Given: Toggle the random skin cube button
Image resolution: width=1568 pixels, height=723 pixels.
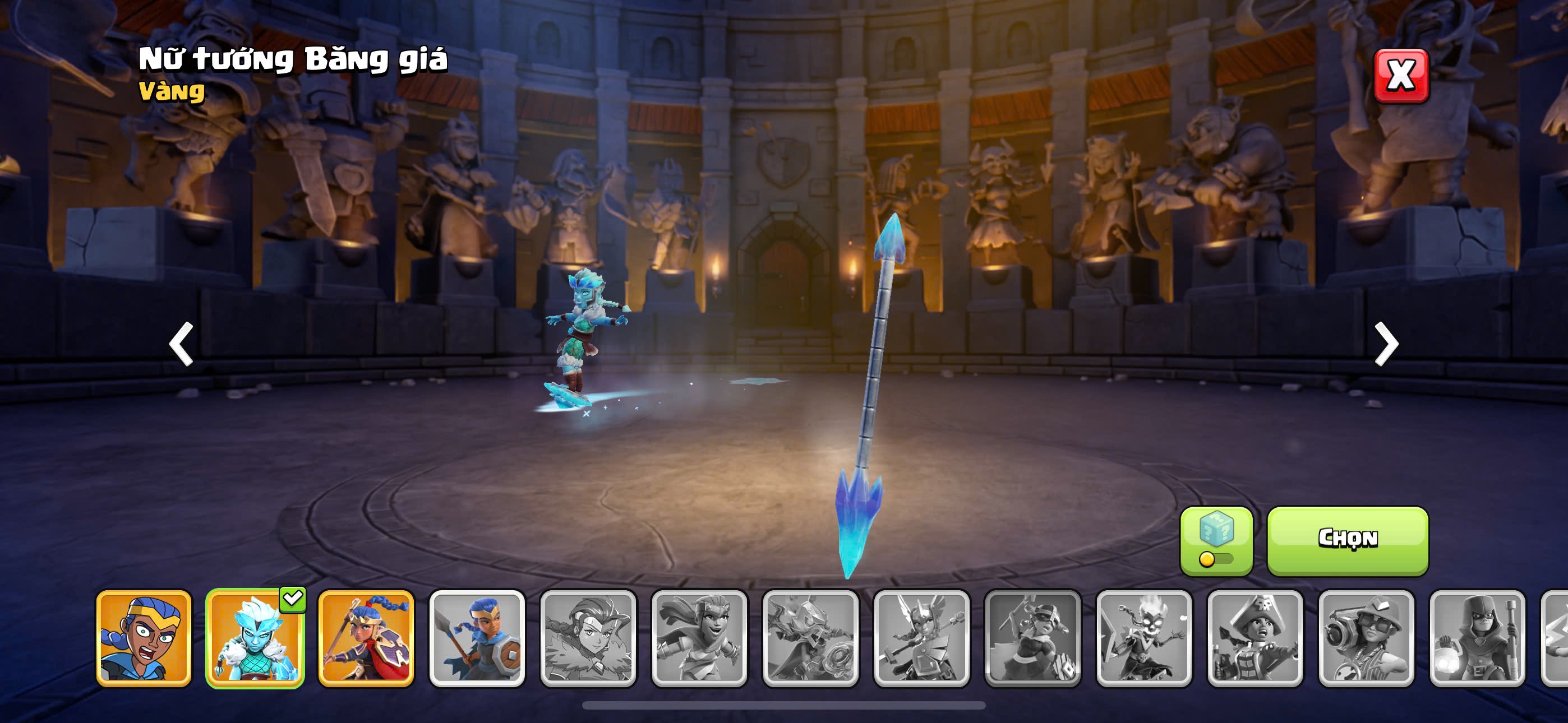Looking at the screenshot, I should (1216, 540).
